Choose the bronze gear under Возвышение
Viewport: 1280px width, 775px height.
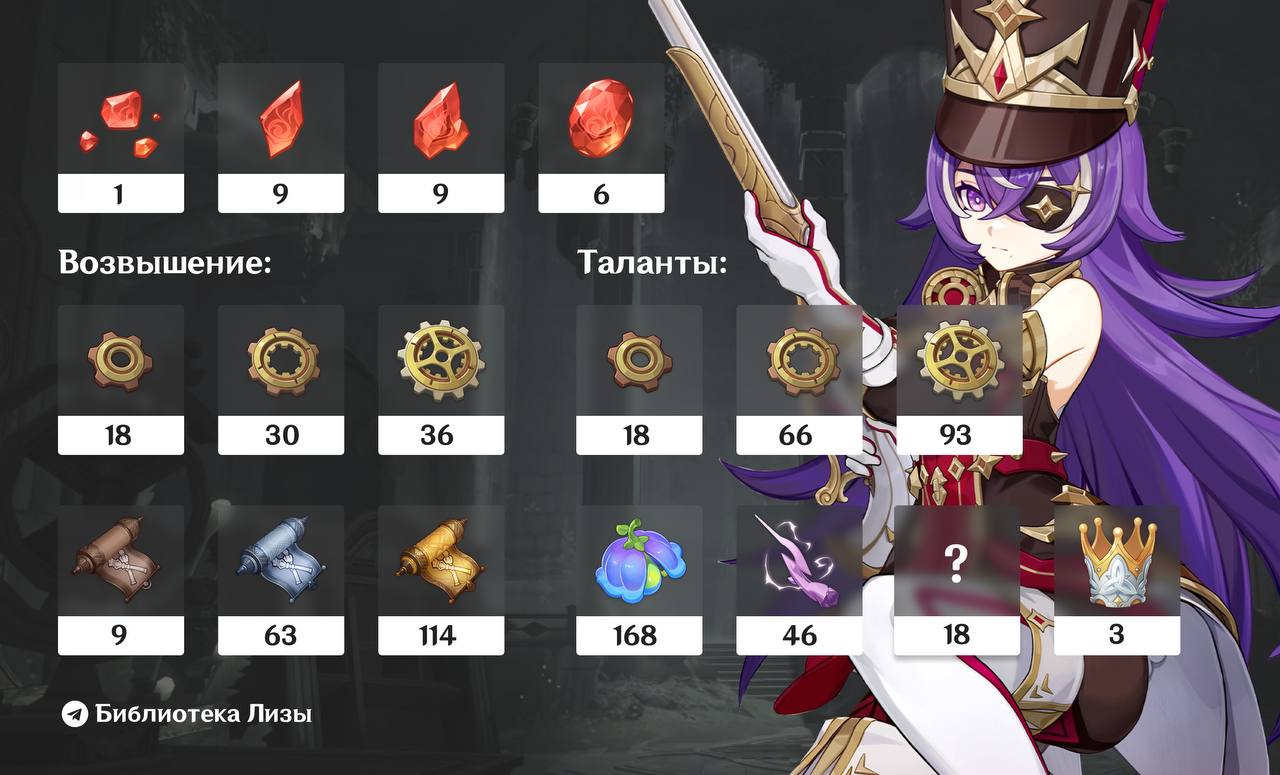[x=120, y=377]
